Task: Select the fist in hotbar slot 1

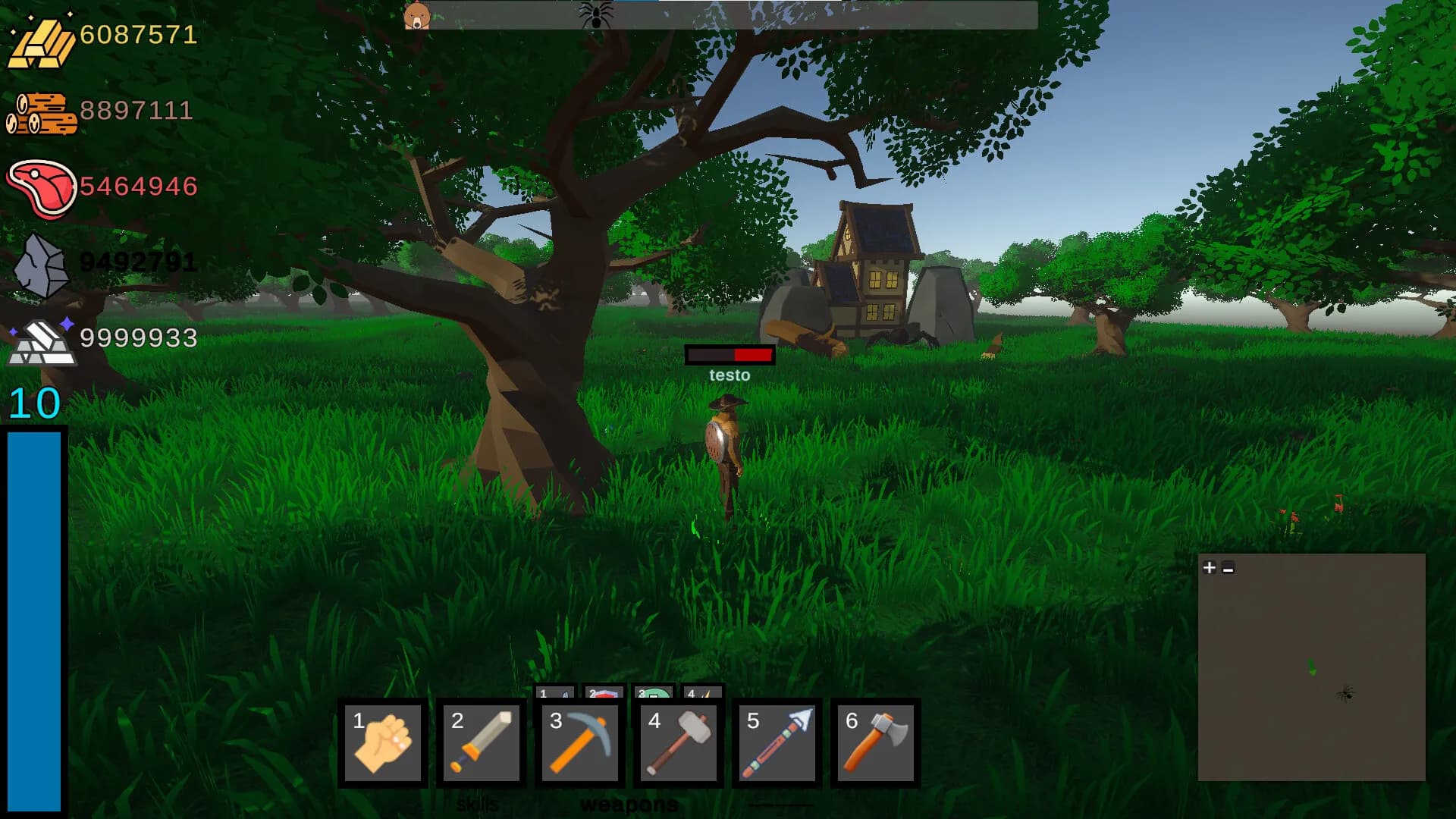Action: [383, 743]
